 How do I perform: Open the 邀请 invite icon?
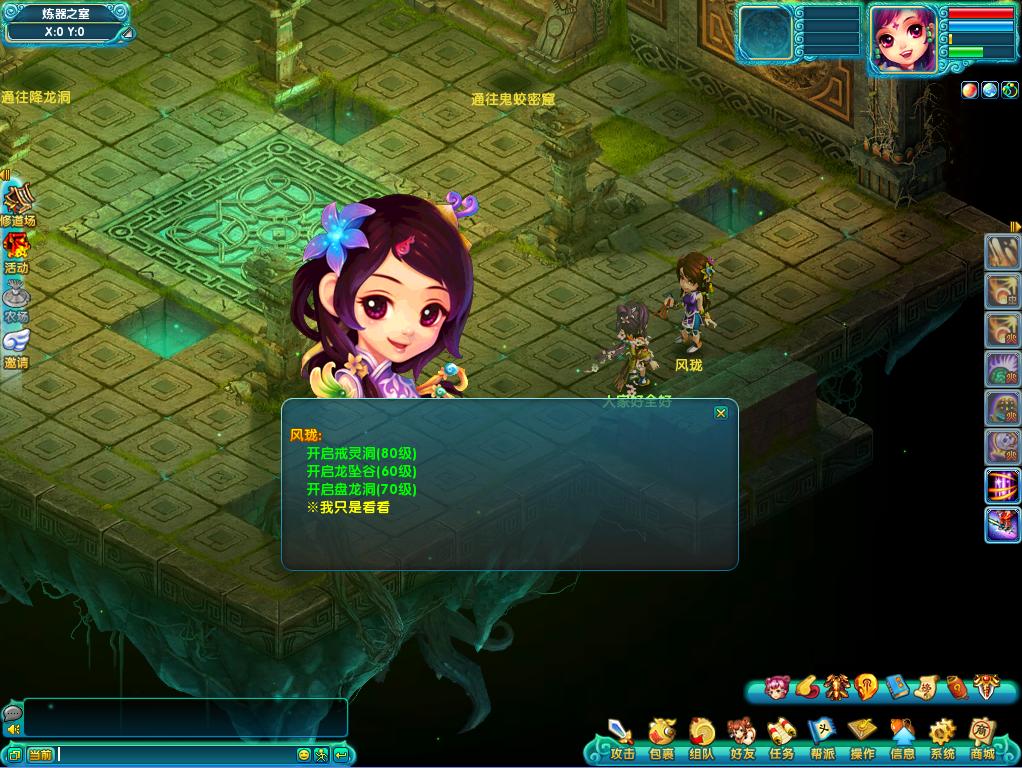pyautogui.click(x=16, y=347)
